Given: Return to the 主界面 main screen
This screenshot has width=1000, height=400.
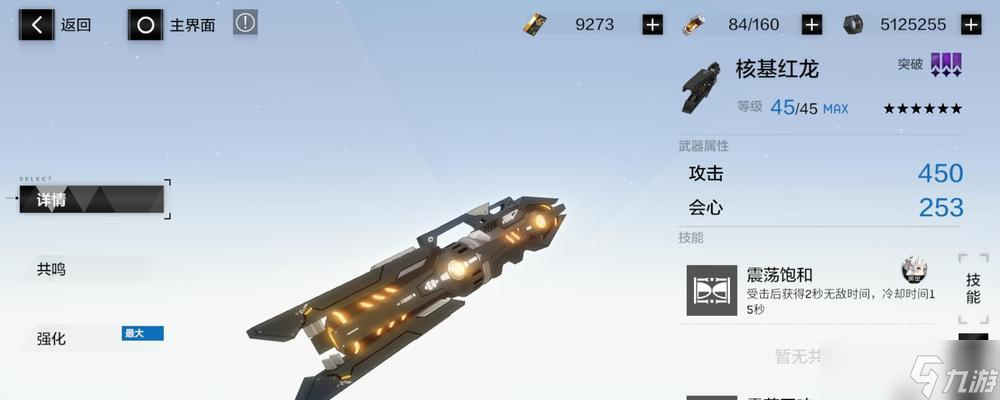Looking at the screenshot, I should point(174,25).
